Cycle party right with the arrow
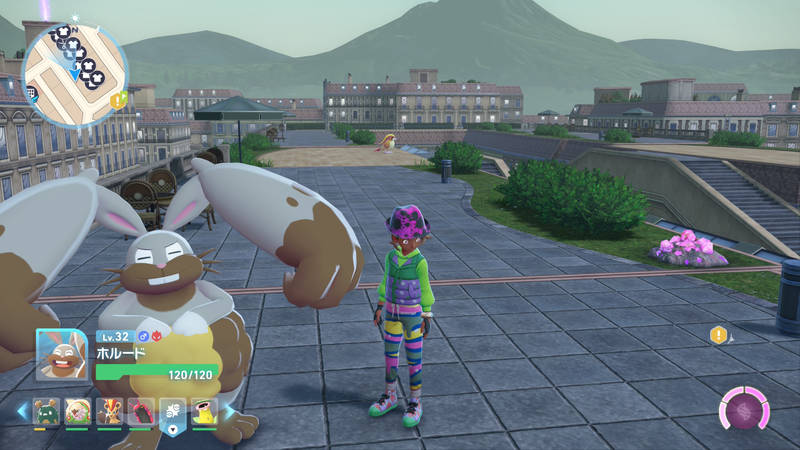This screenshot has height=450, width=800. pos(229,411)
